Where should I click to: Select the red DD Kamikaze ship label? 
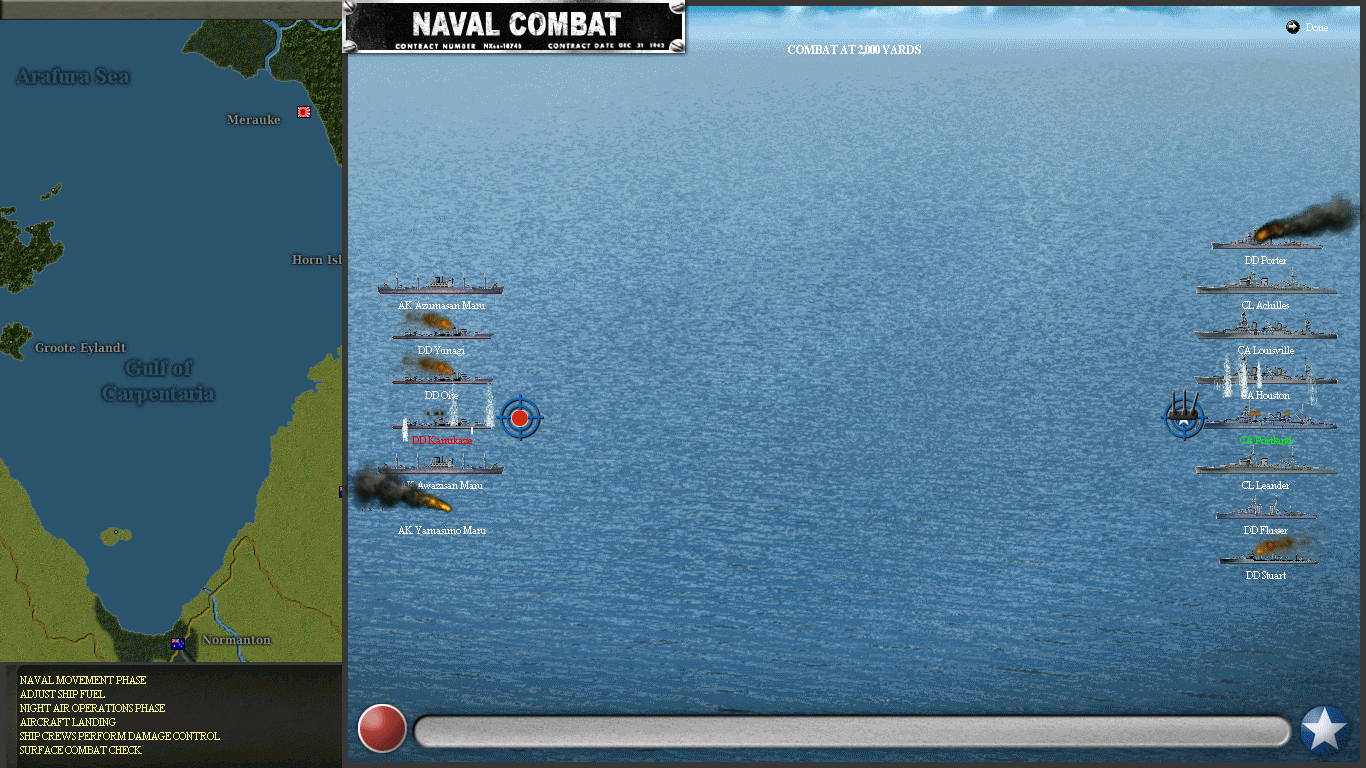tap(441, 440)
